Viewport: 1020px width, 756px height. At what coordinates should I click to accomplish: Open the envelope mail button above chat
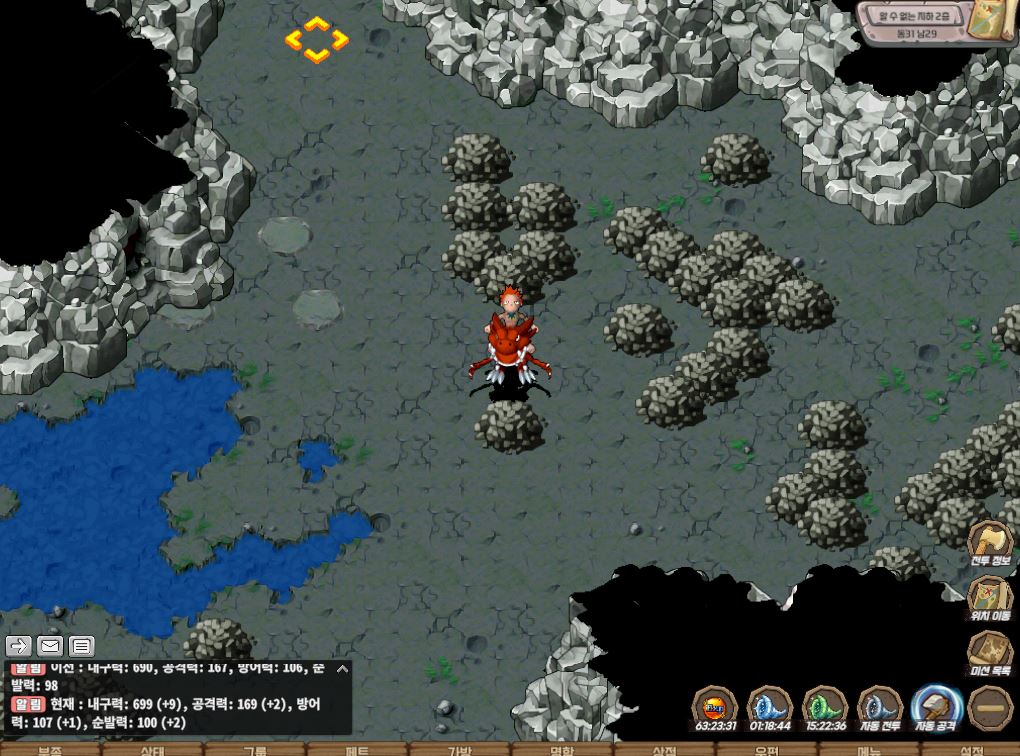[50, 646]
